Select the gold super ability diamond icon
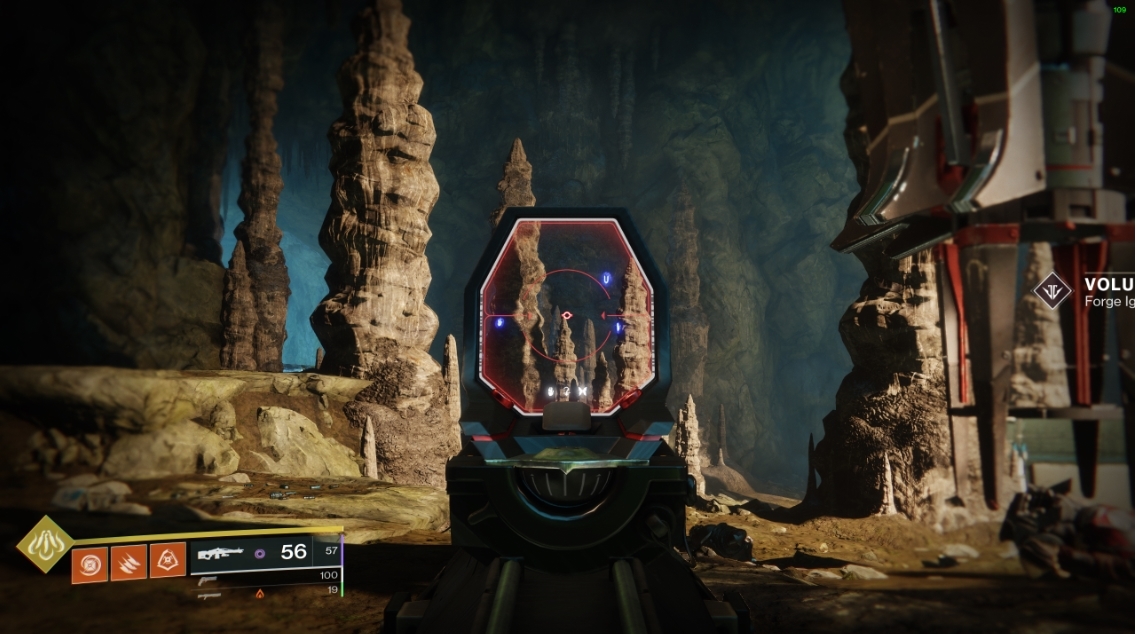This screenshot has width=1141, height=634. click(44, 544)
